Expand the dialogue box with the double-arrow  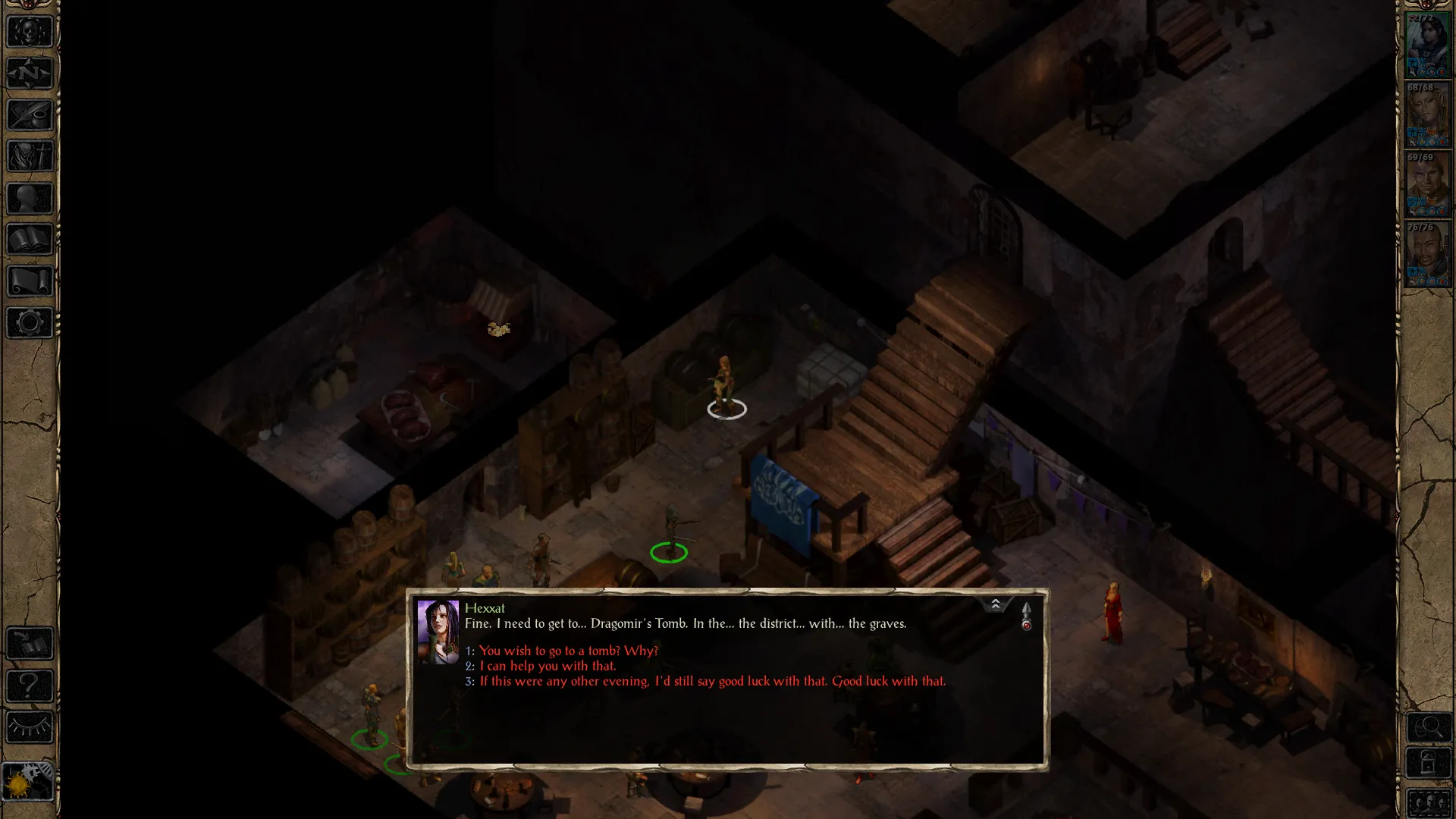coord(995,604)
